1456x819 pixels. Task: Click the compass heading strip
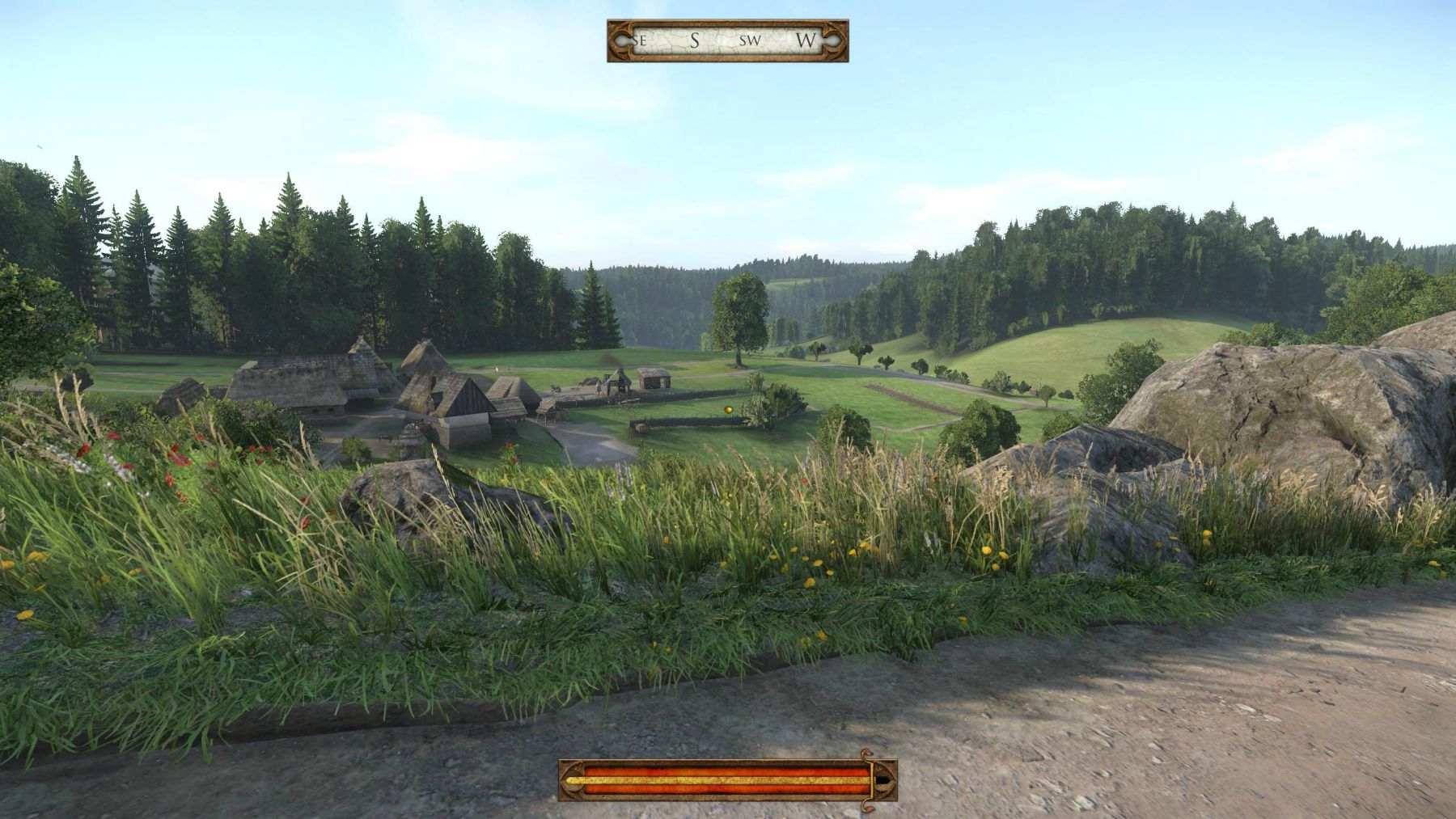(727, 40)
